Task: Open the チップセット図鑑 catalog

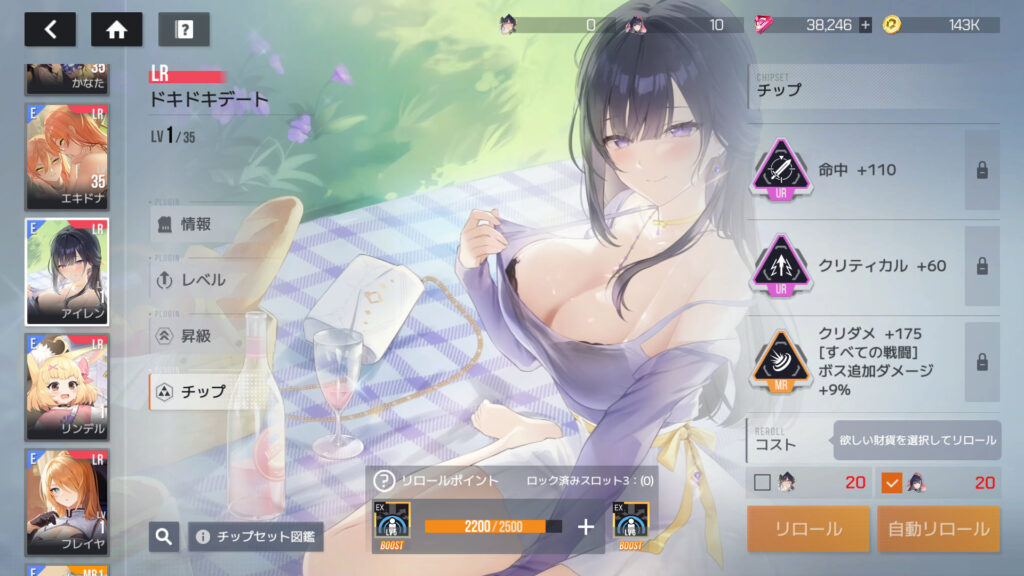Action: pyautogui.click(x=255, y=537)
